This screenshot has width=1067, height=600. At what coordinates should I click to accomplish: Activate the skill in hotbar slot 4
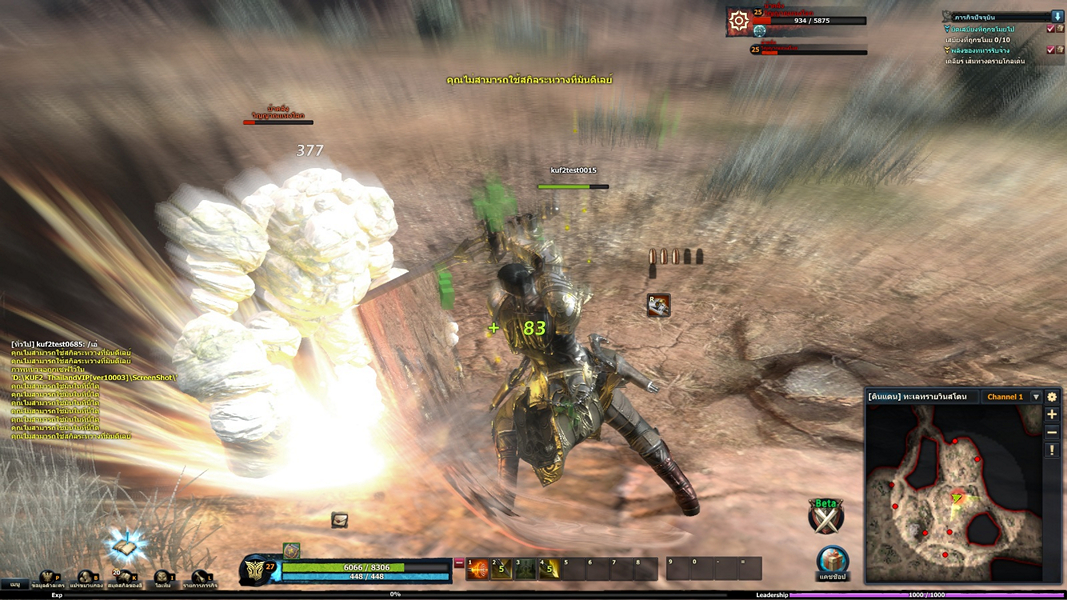[x=549, y=569]
